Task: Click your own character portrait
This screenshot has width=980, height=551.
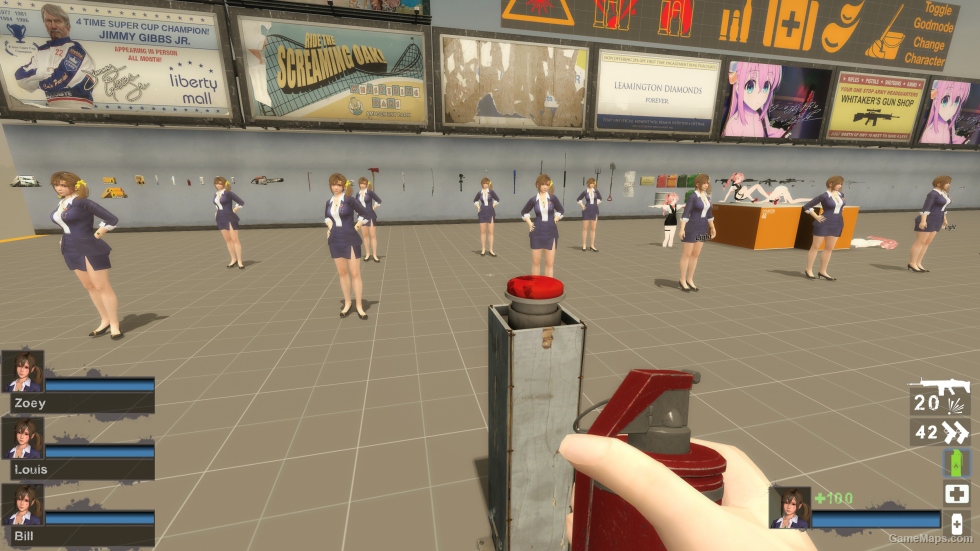Action: coord(790,507)
